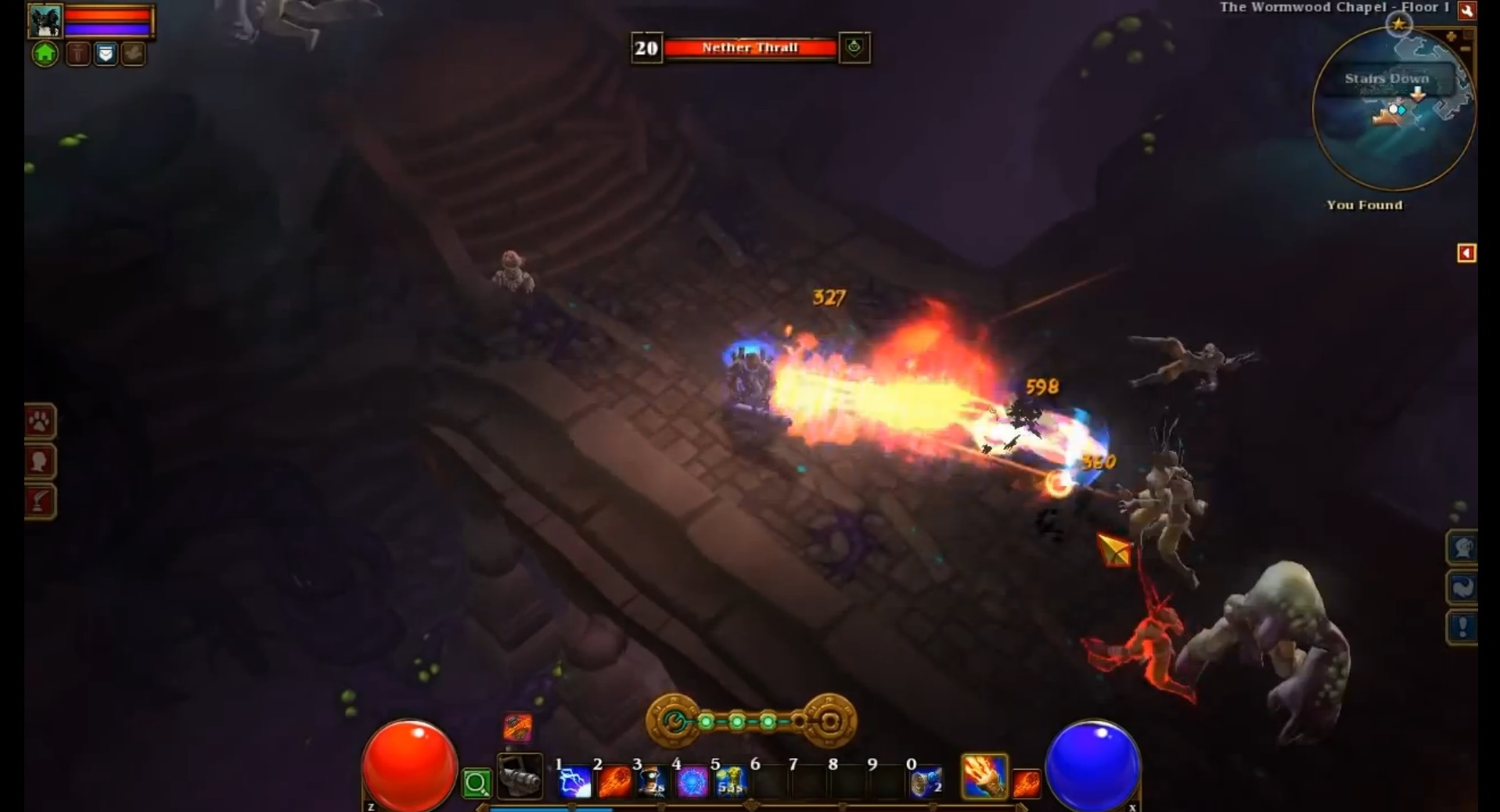Zoom in the minimap with plus button
Image resolution: width=1500 pixels, height=812 pixels.
point(1451,37)
